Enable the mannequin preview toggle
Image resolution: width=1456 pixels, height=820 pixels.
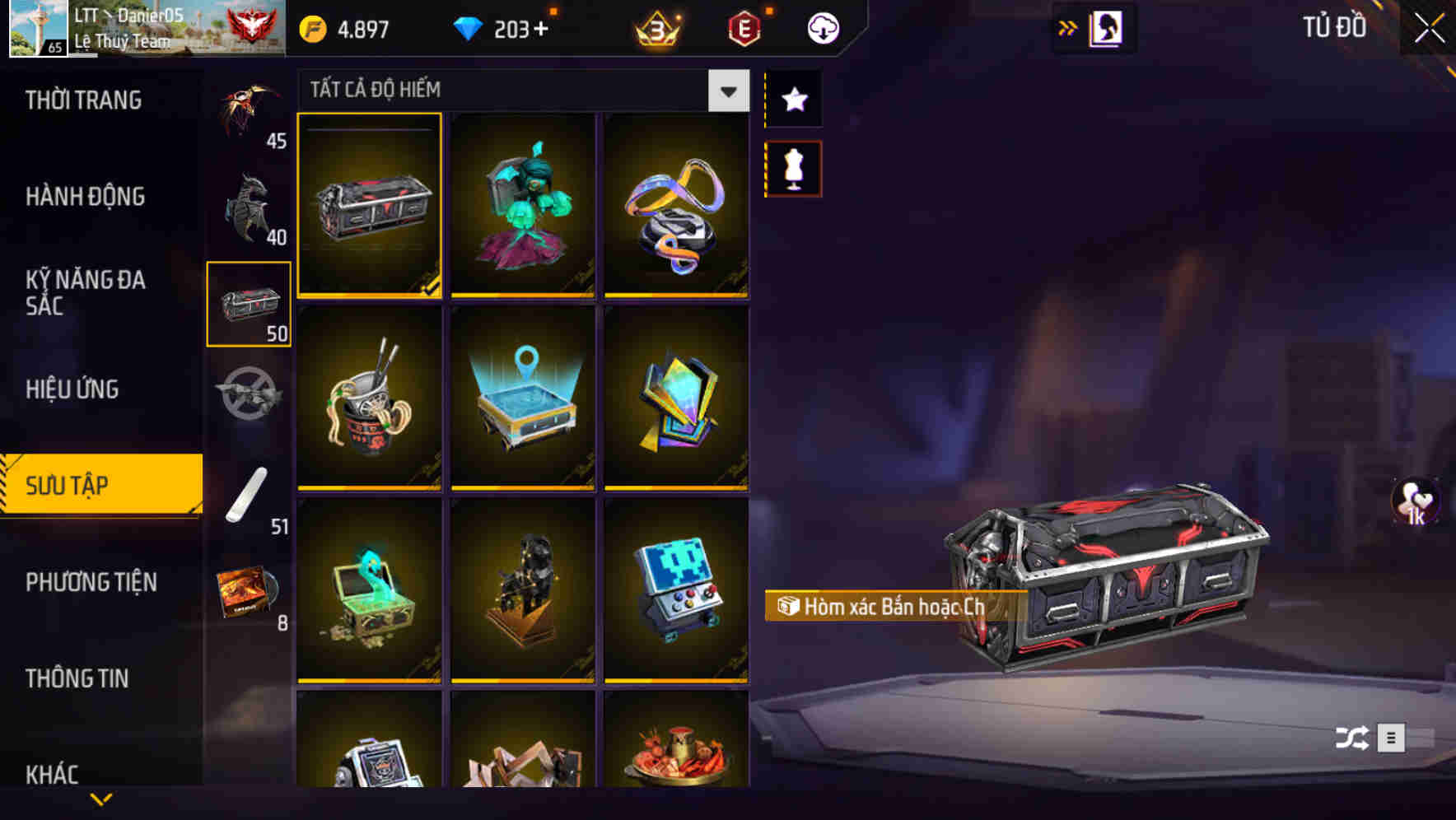(x=793, y=167)
